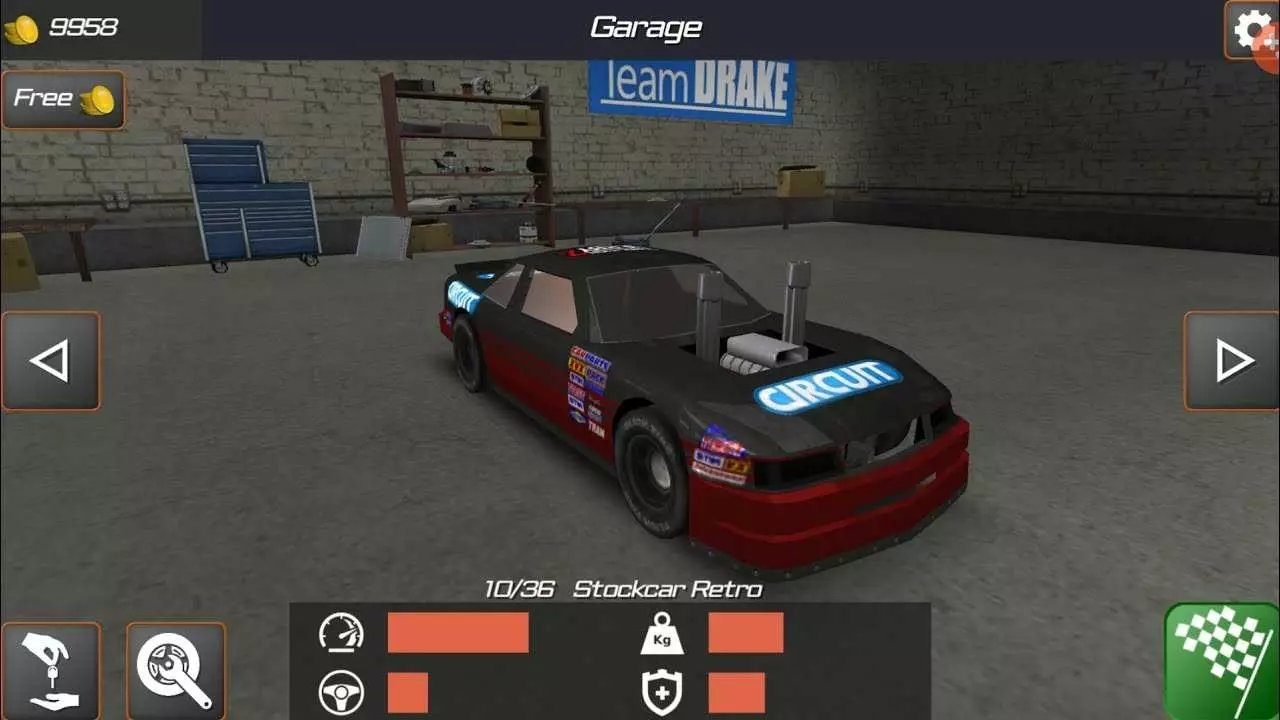Image resolution: width=1280 pixels, height=720 pixels.
Task: Click the weight stat bar
Action: pyautogui.click(x=745, y=632)
